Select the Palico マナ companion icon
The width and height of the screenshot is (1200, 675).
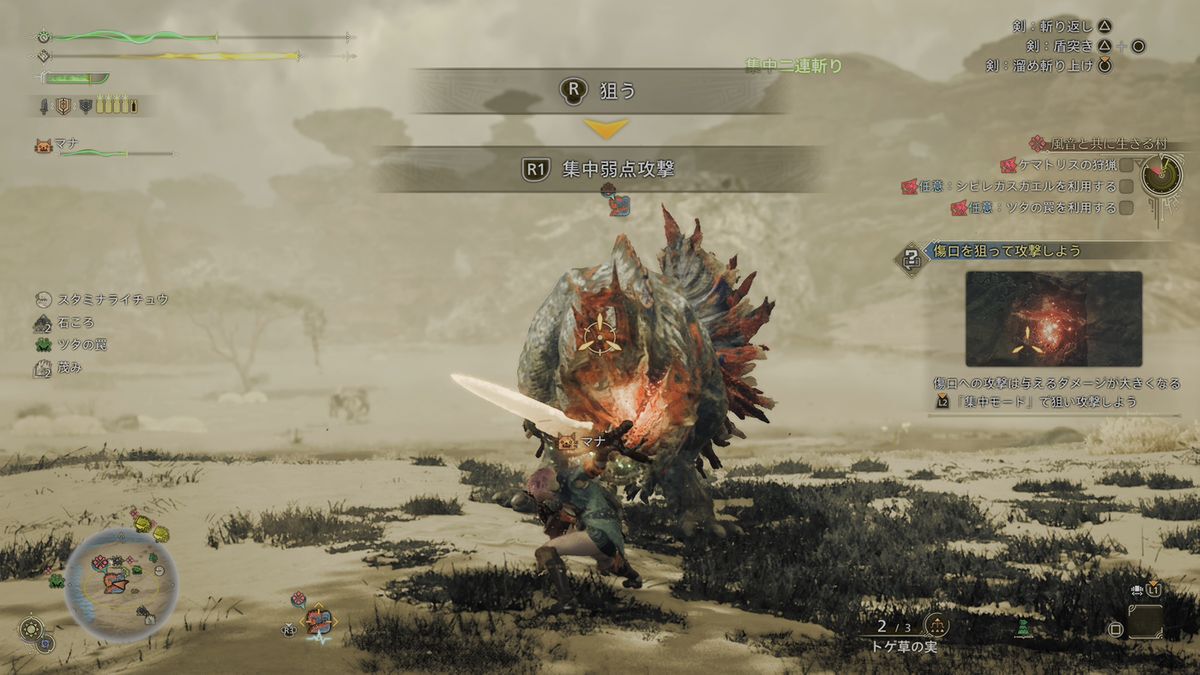tap(43, 146)
